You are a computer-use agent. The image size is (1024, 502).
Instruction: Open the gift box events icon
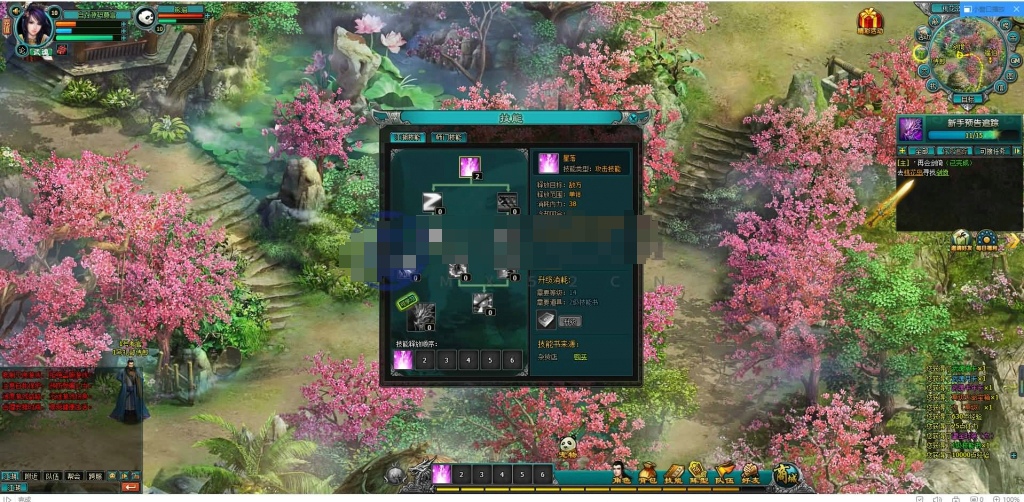pos(865,20)
